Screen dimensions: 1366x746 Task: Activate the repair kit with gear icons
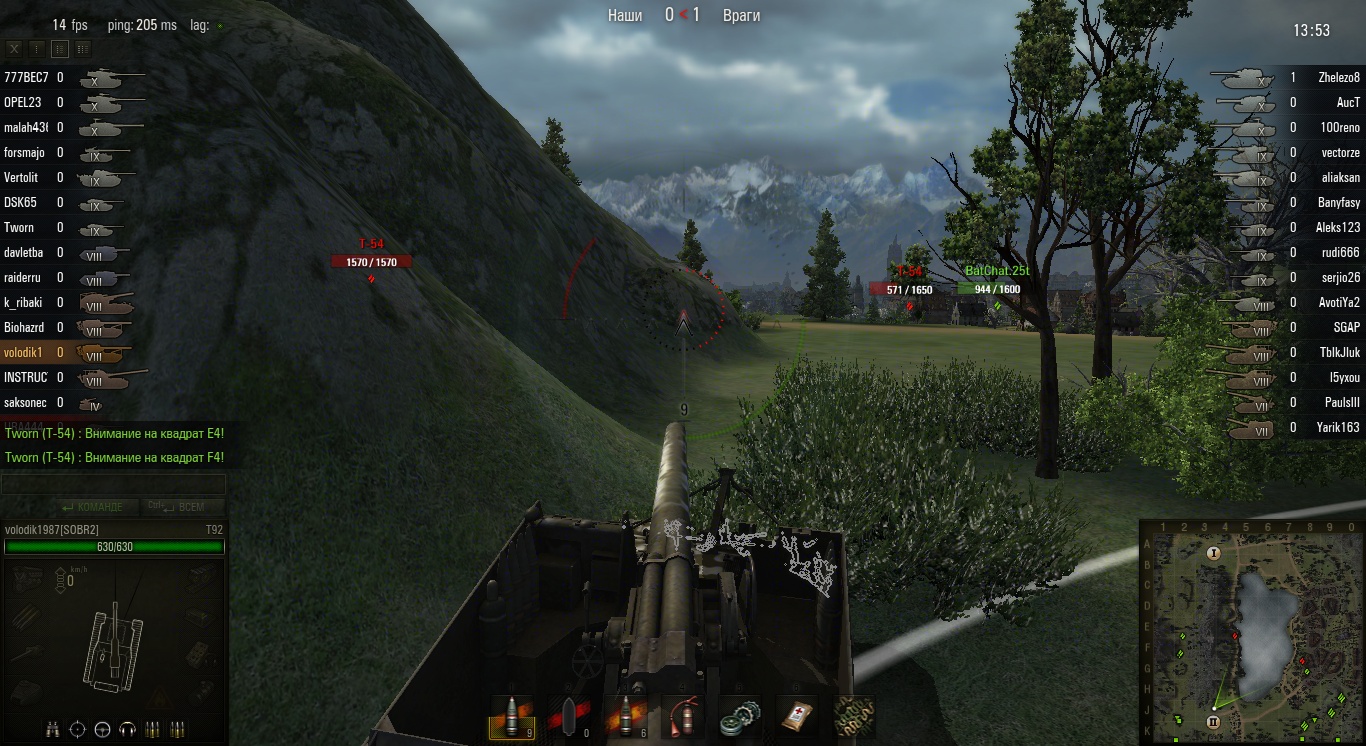pyautogui.click(x=740, y=716)
